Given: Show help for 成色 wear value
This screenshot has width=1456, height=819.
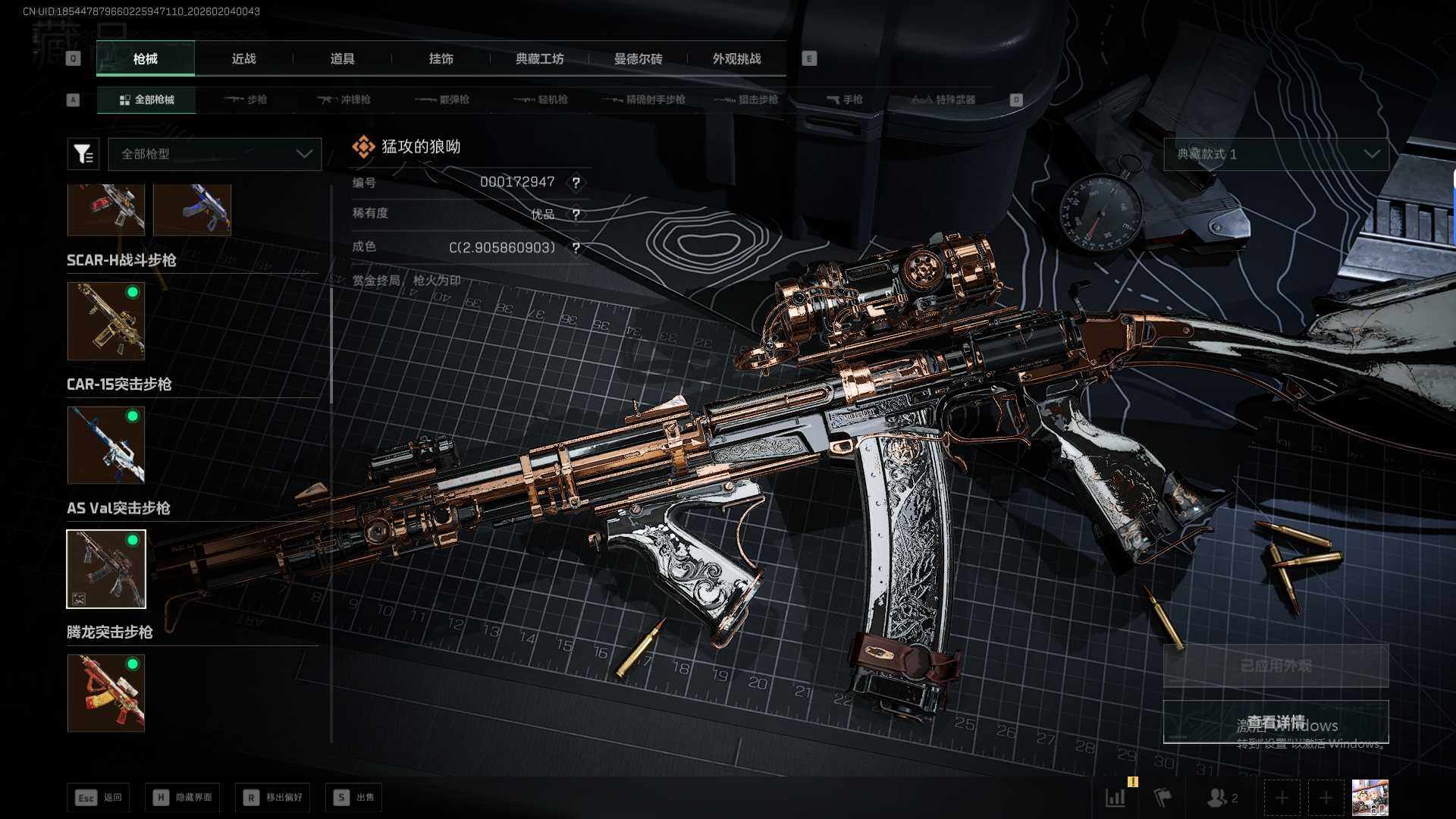Looking at the screenshot, I should pos(576,248).
